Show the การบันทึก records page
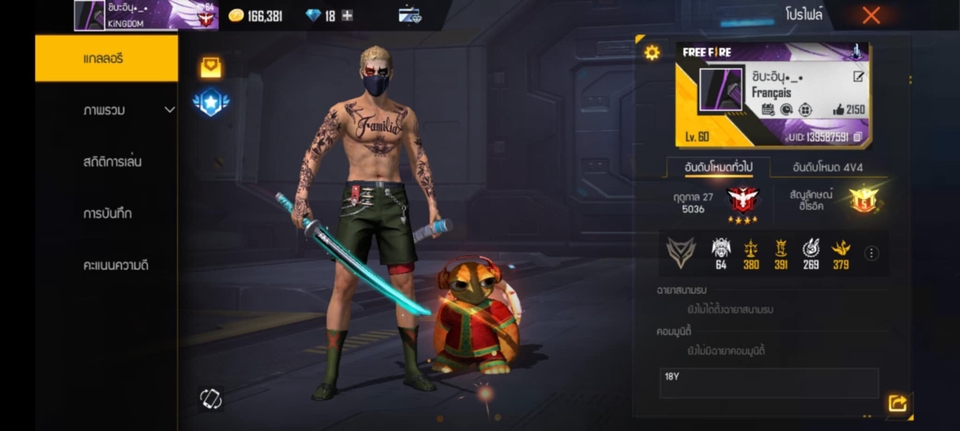 (107, 214)
